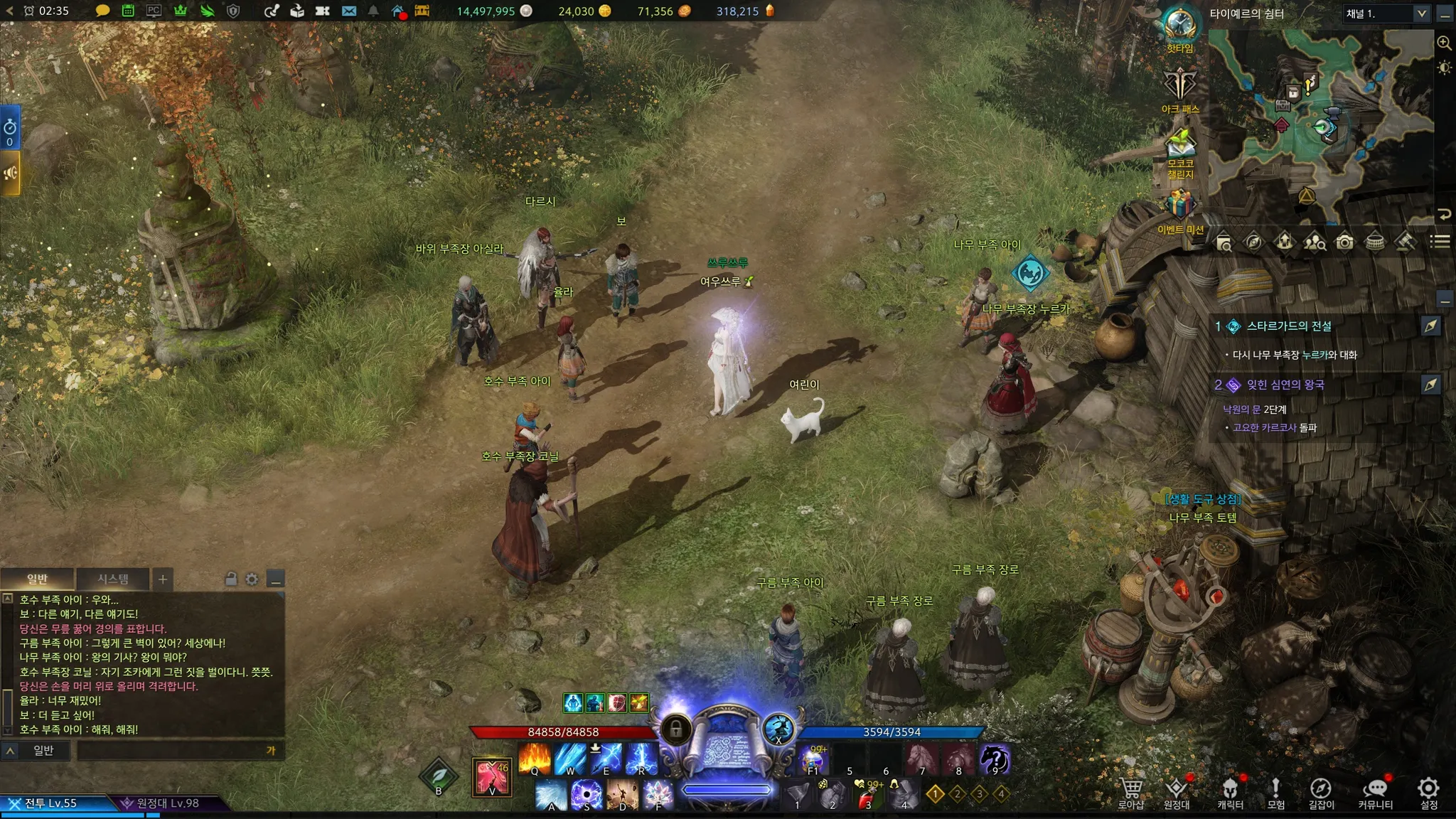Open the 캐릭터 character menu
This screenshot has width=1456, height=819.
(x=1230, y=792)
